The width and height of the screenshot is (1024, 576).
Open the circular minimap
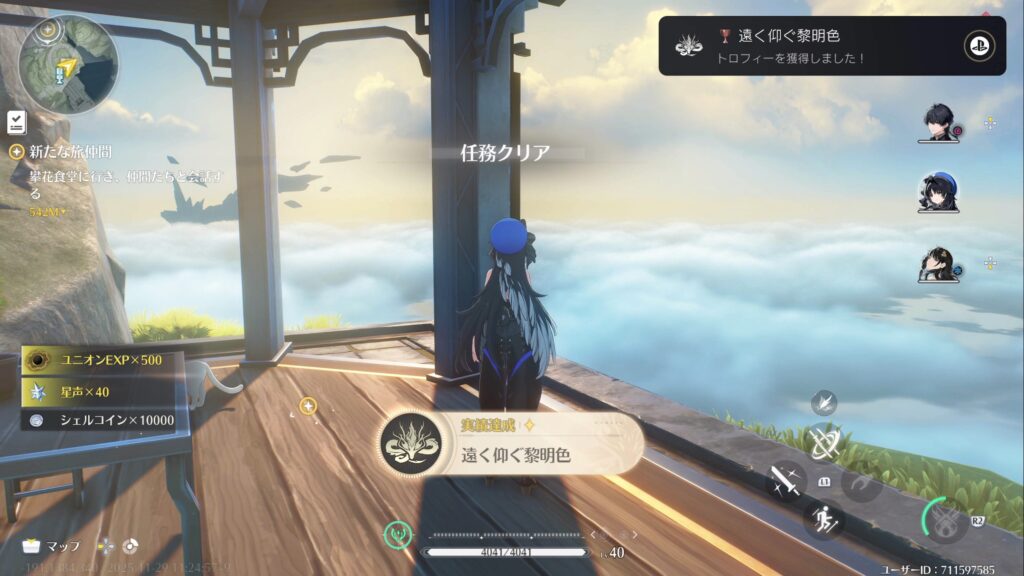[x=68, y=64]
